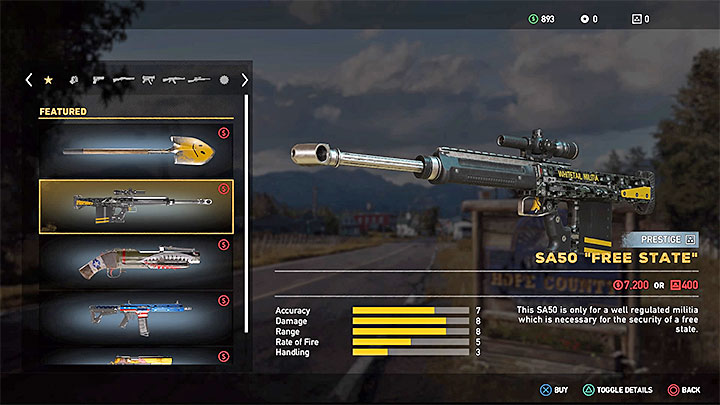The height and width of the screenshot is (405, 720).
Task: Go to next category with right arrow
Action: point(244,80)
